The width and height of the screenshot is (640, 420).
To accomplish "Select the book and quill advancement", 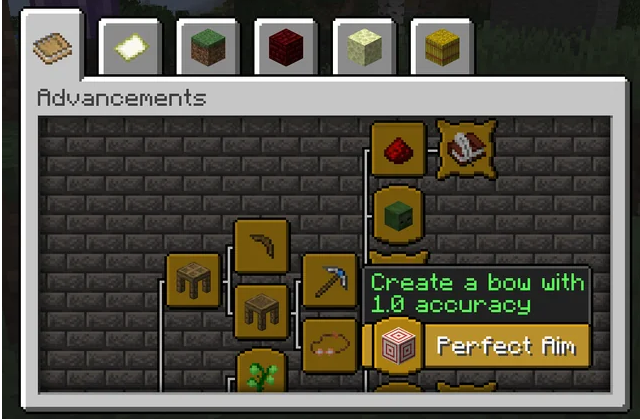I will tap(464, 151).
